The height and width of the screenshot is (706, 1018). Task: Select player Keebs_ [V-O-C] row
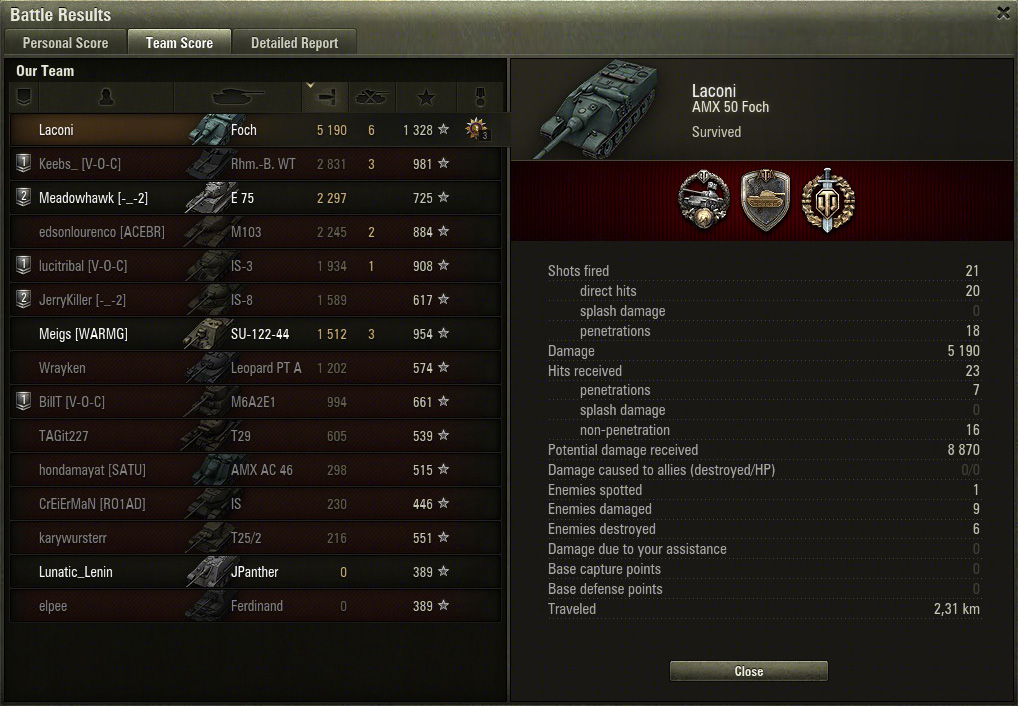coord(255,164)
